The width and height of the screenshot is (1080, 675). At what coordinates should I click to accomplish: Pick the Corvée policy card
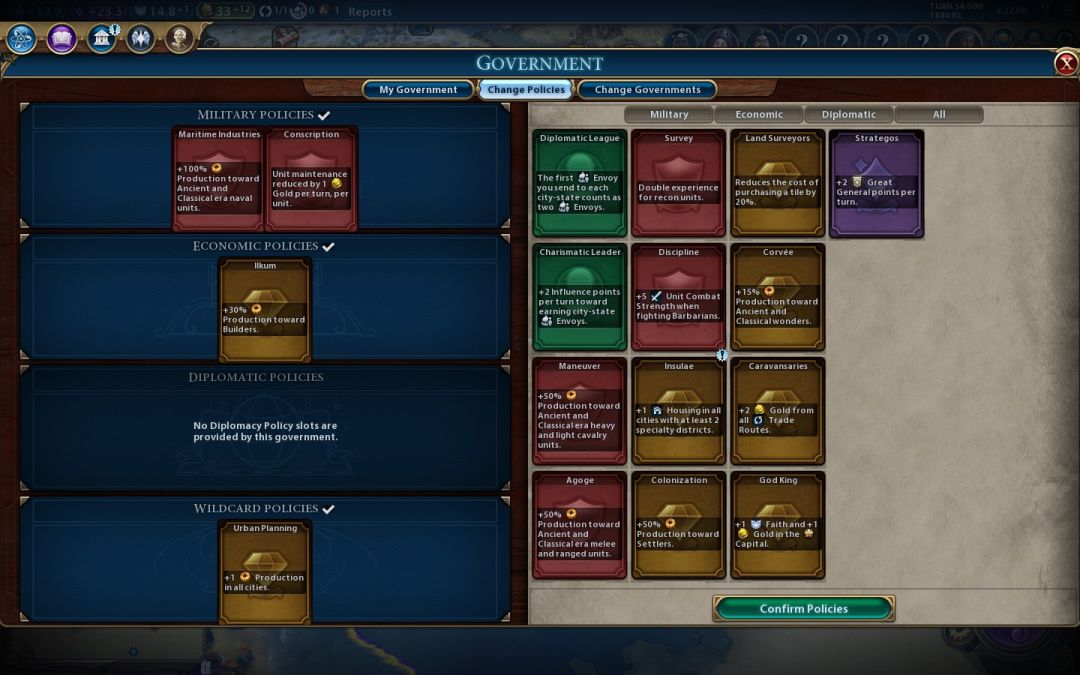778,297
